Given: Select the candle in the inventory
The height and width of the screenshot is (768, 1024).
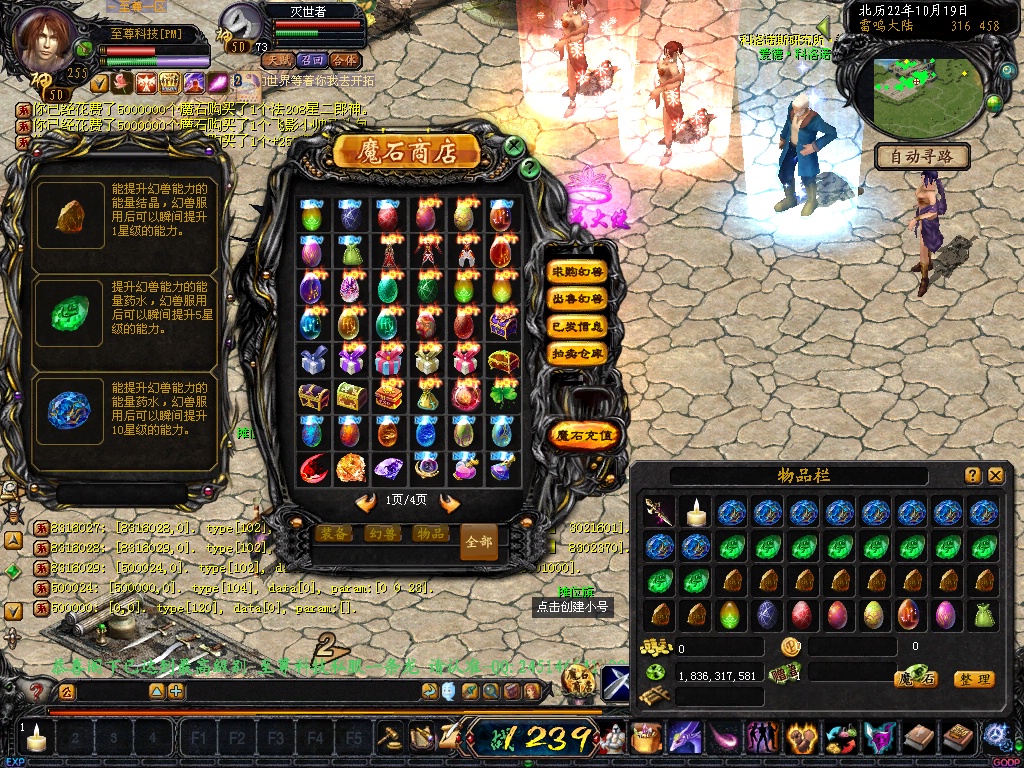Looking at the screenshot, I should pyautogui.click(x=696, y=512).
